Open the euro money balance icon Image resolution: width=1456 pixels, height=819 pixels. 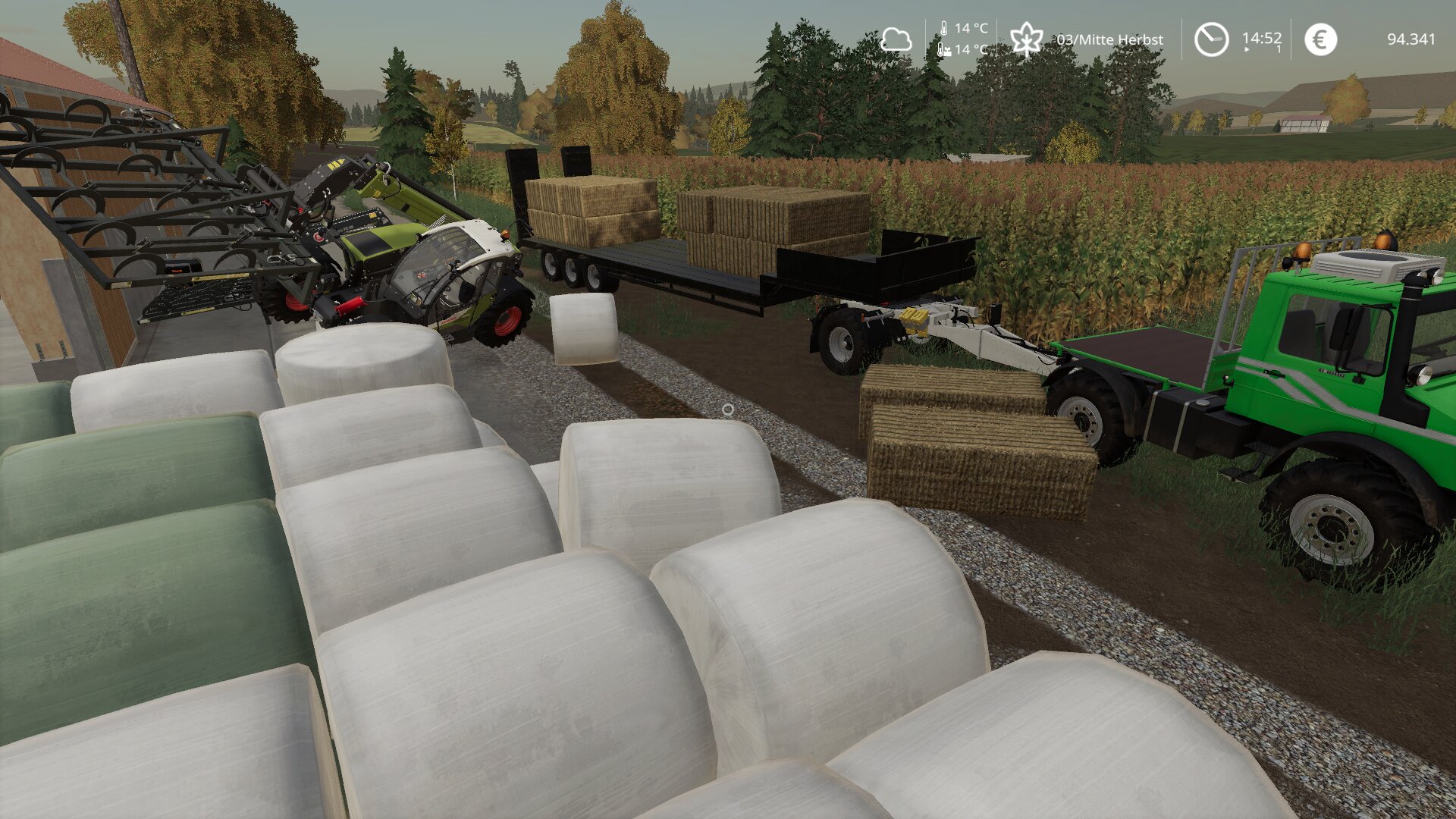point(1320,39)
